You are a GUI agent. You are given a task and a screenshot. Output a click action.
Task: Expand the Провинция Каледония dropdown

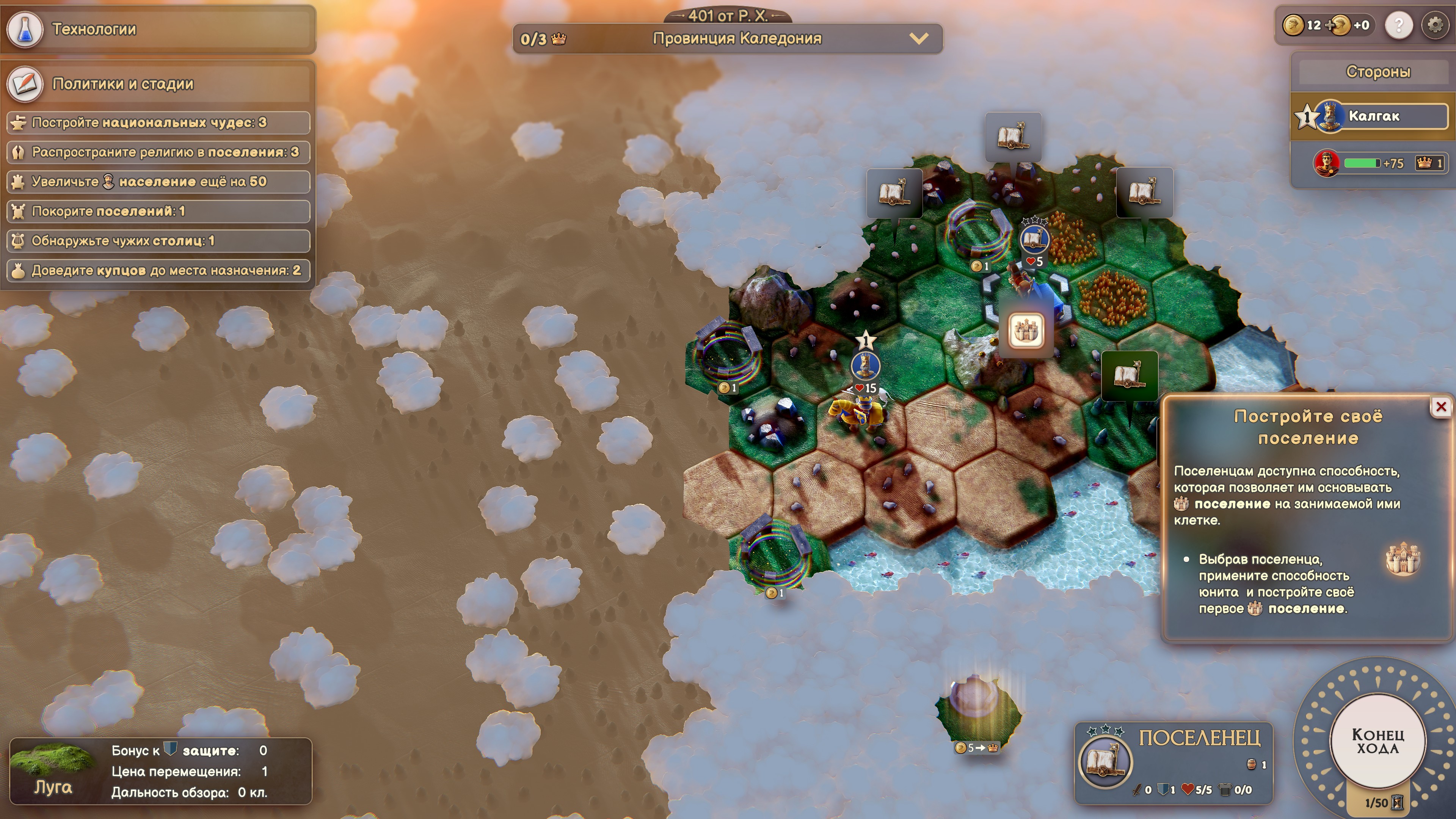pyautogui.click(x=919, y=38)
